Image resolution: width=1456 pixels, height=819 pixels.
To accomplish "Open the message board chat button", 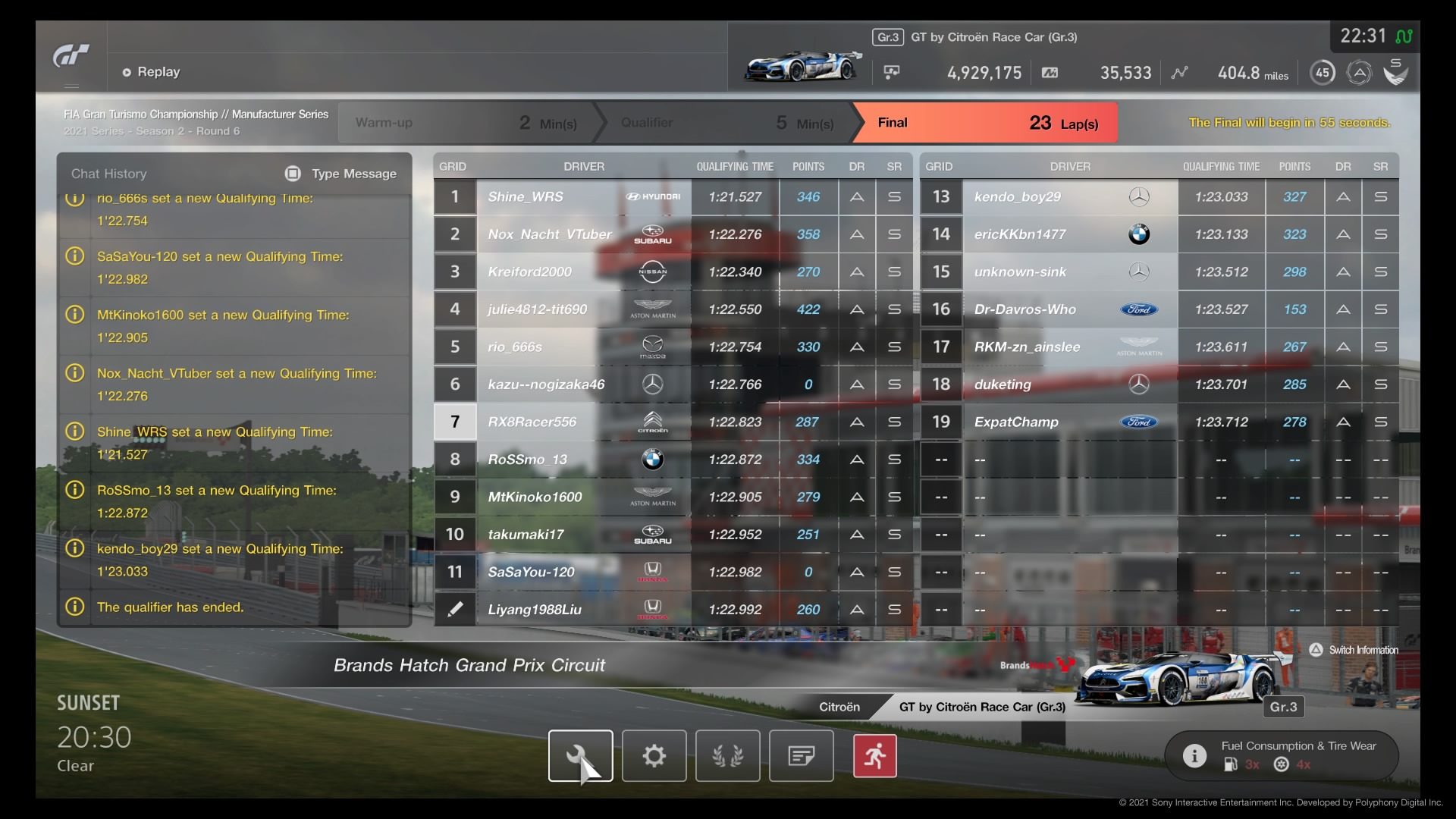I will tap(801, 755).
